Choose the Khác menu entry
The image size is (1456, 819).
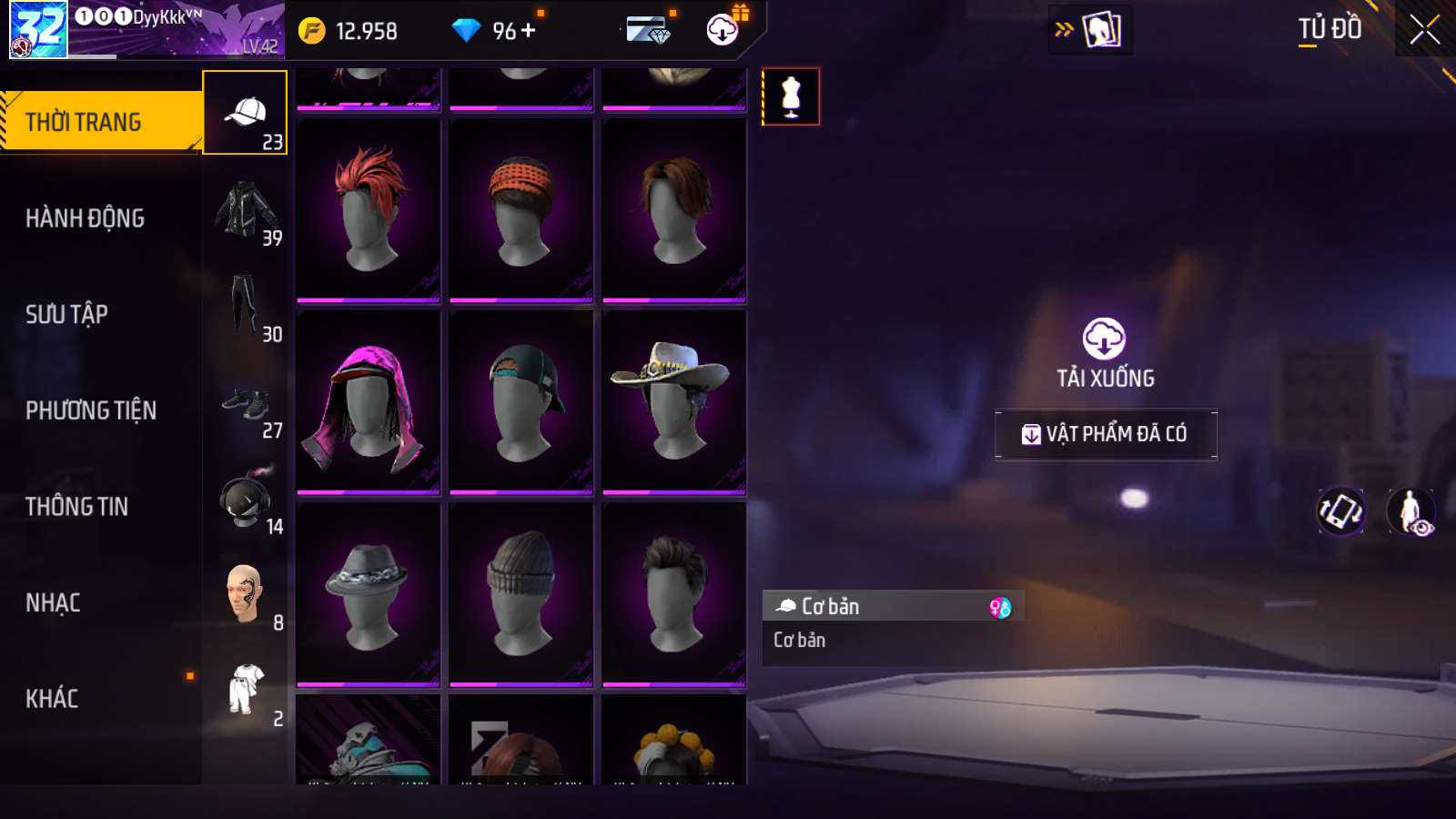(x=53, y=699)
